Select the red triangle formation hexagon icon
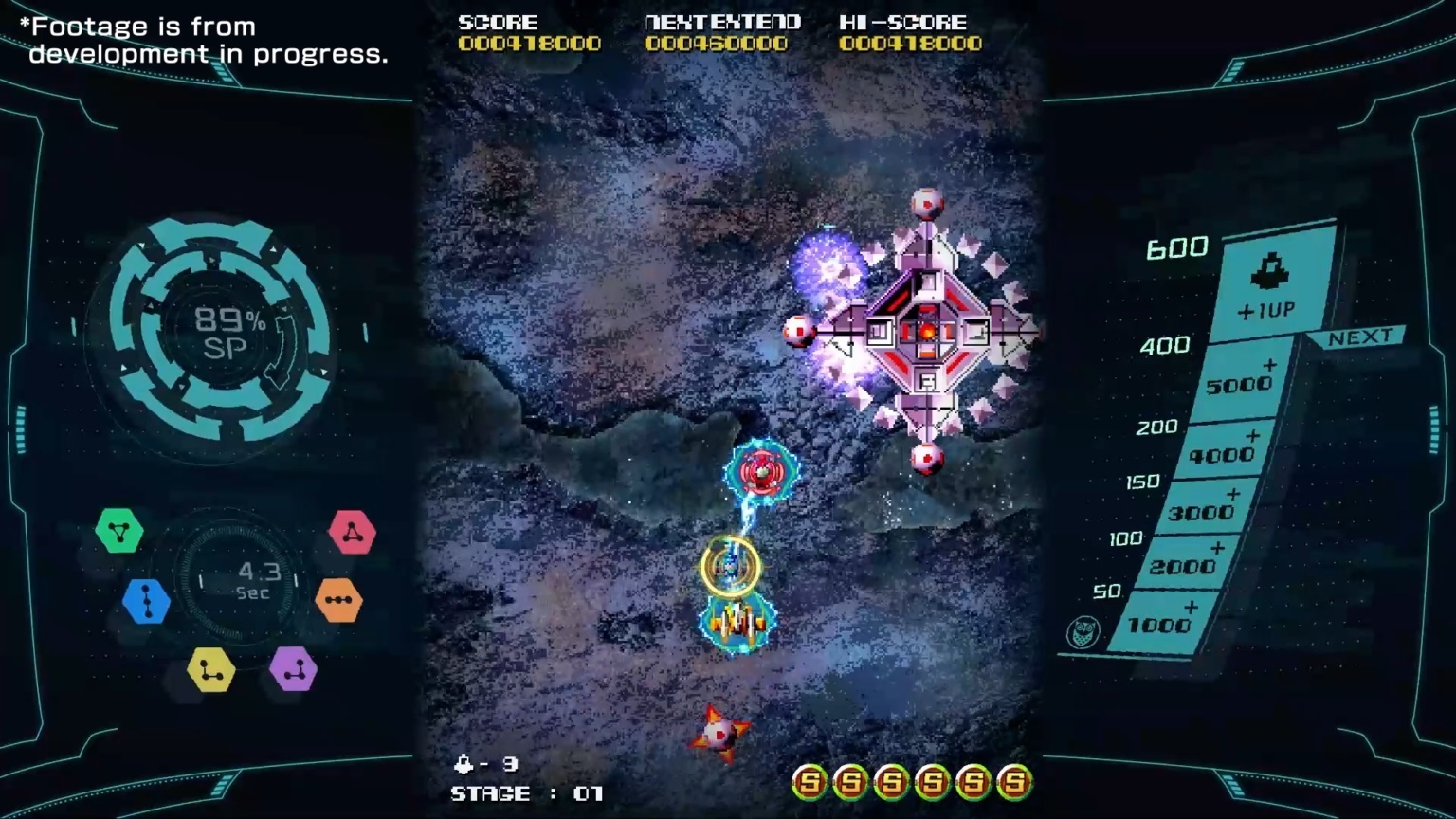Screen dimensions: 1456x819 [352, 532]
